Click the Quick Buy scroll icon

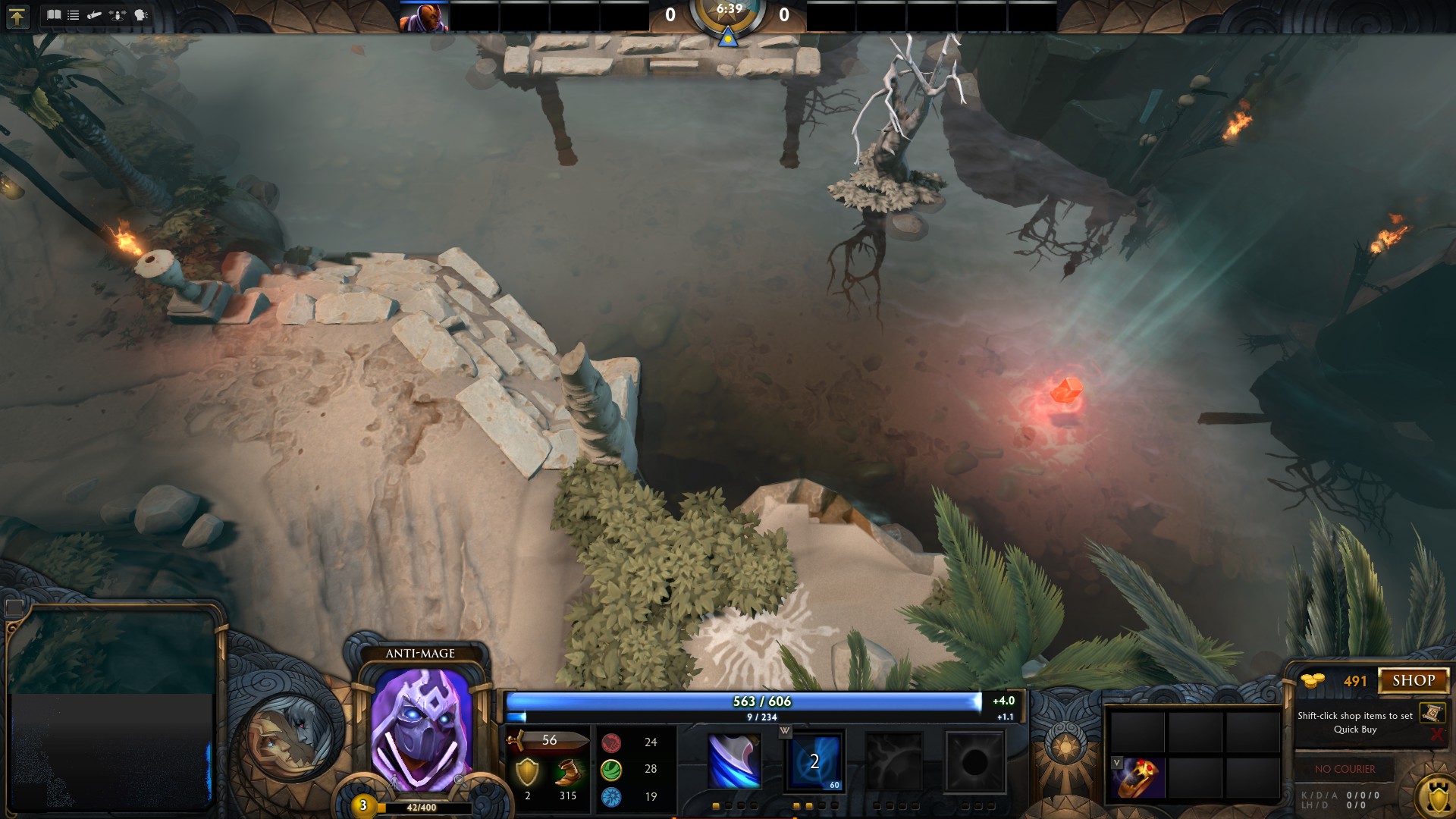tap(1432, 713)
